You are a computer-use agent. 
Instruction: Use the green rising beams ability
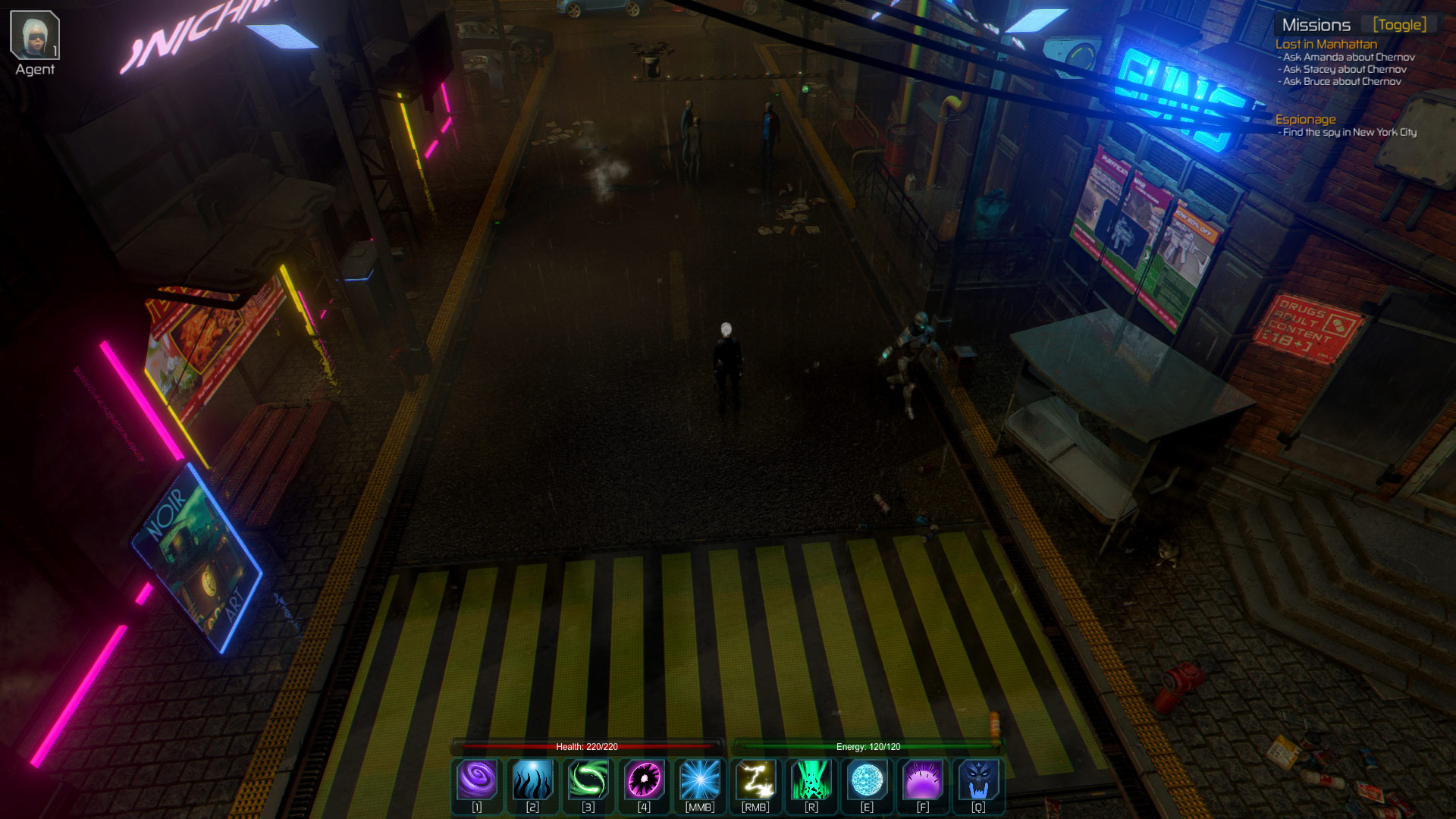point(811,780)
